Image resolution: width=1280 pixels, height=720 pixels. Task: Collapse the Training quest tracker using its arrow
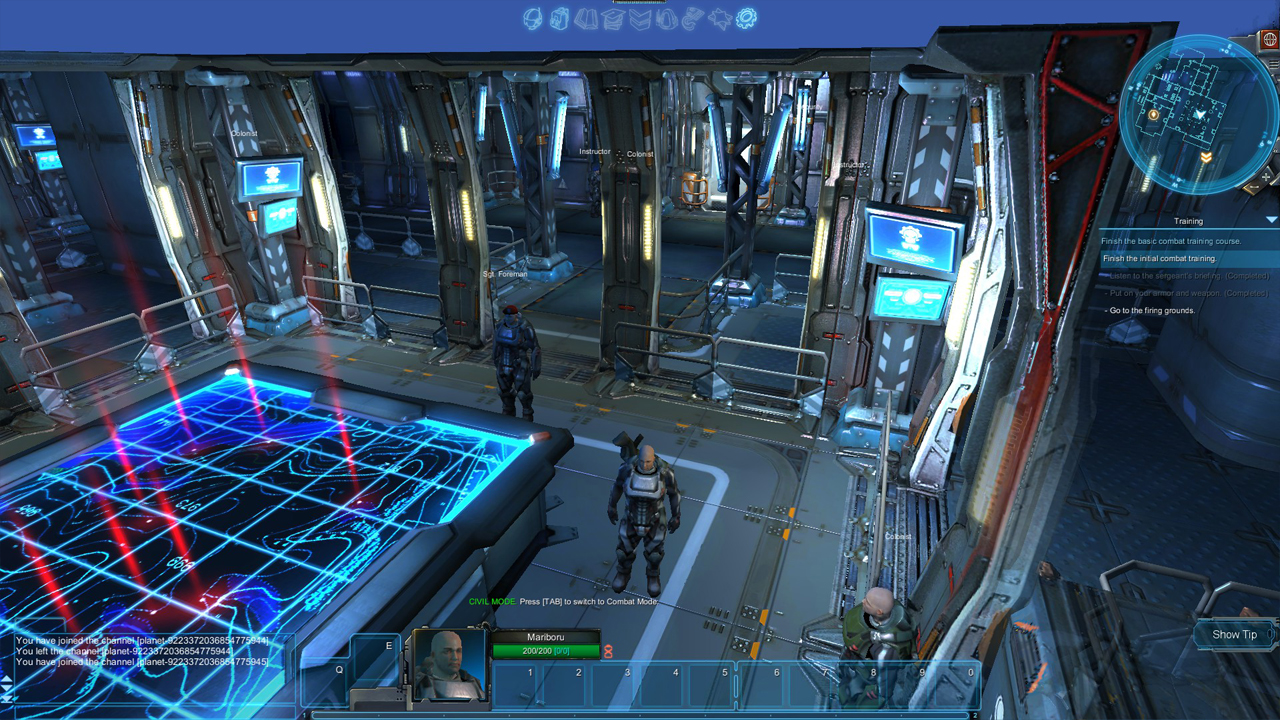(1270, 220)
